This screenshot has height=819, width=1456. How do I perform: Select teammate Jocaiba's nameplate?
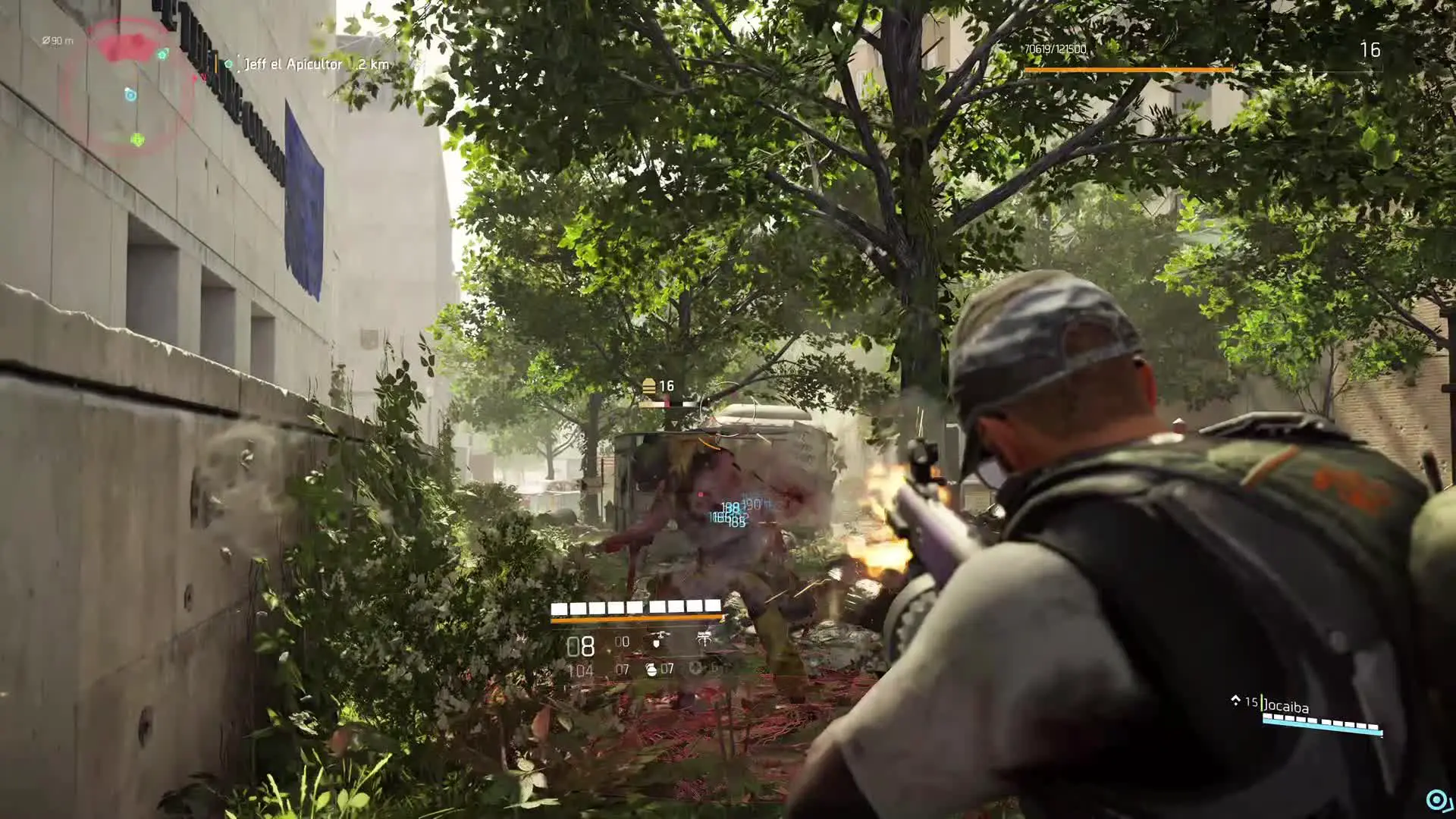tap(1286, 706)
